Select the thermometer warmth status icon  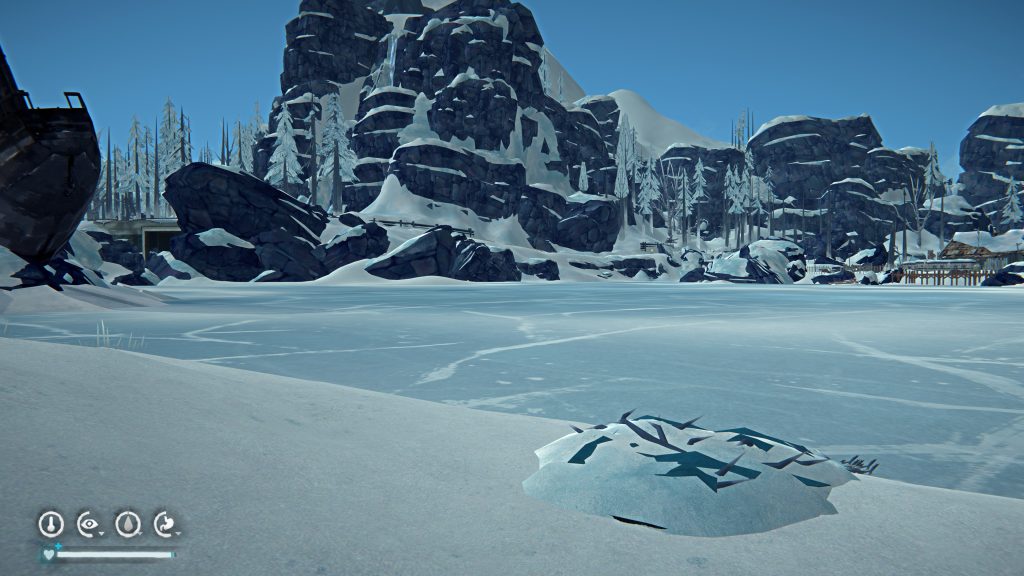tap(50, 523)
